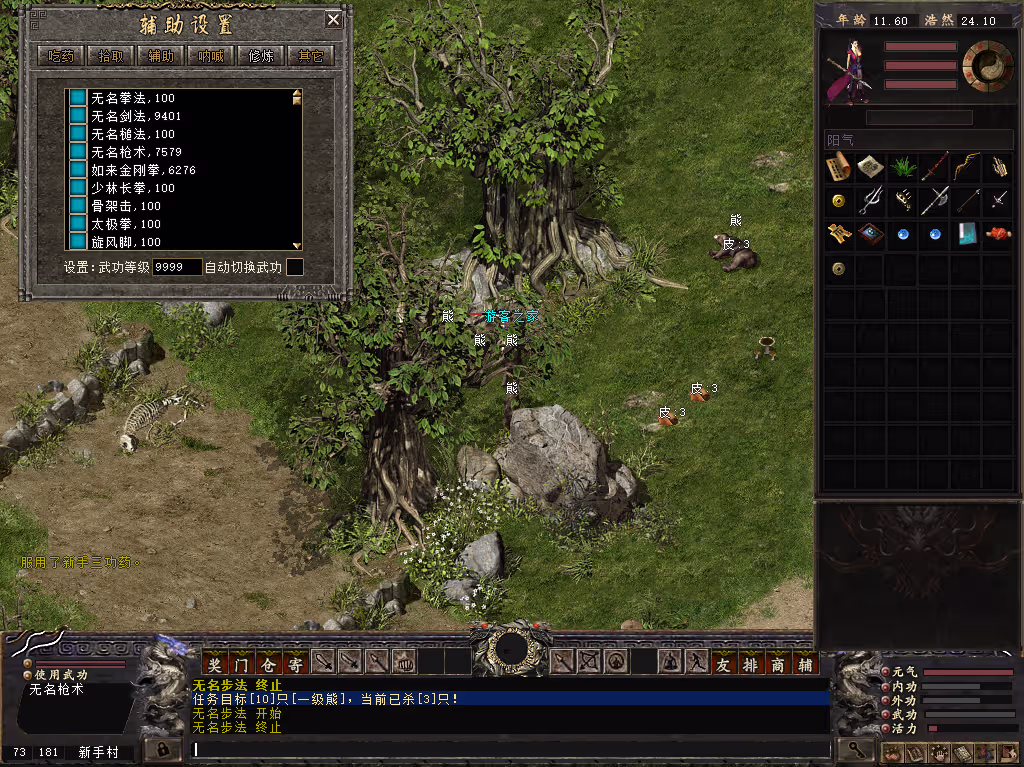Viewport: 1024px width, 767px height.
Task: Close the 辅助设置 settings window
Action: 333,20
